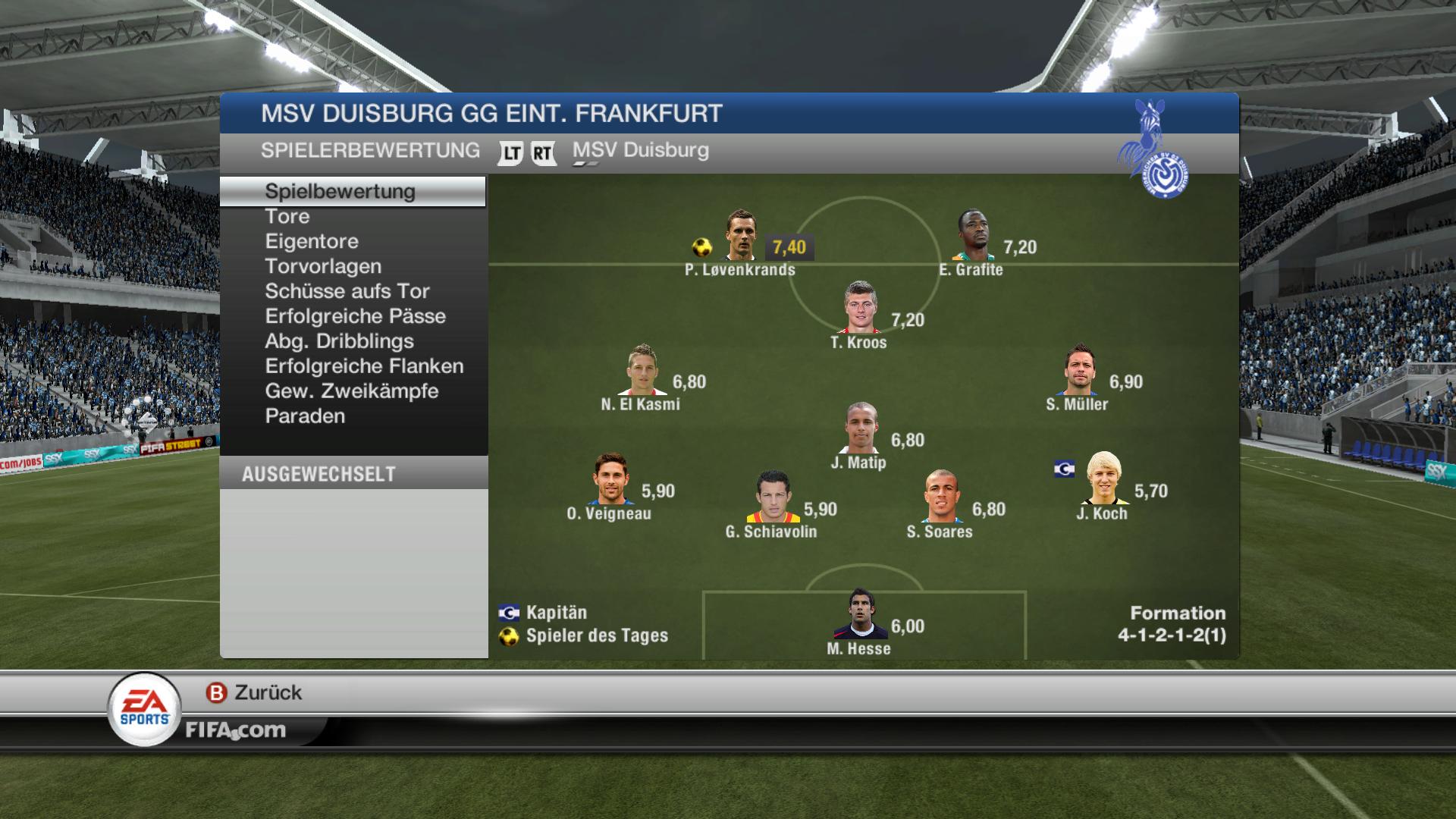Viewport: 1456px width, 819px height.
Task: Open the Paraden statistic
Action: (305, 416)
